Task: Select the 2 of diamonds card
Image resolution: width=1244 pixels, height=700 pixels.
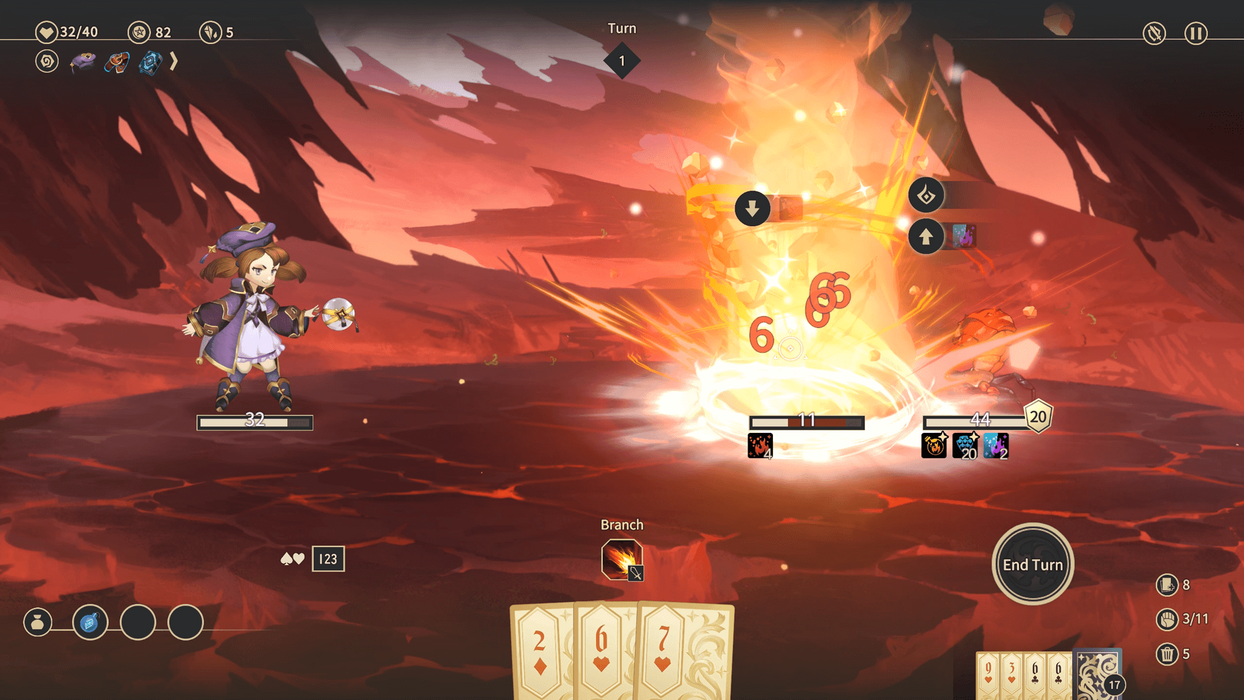Action: point(541,652)
